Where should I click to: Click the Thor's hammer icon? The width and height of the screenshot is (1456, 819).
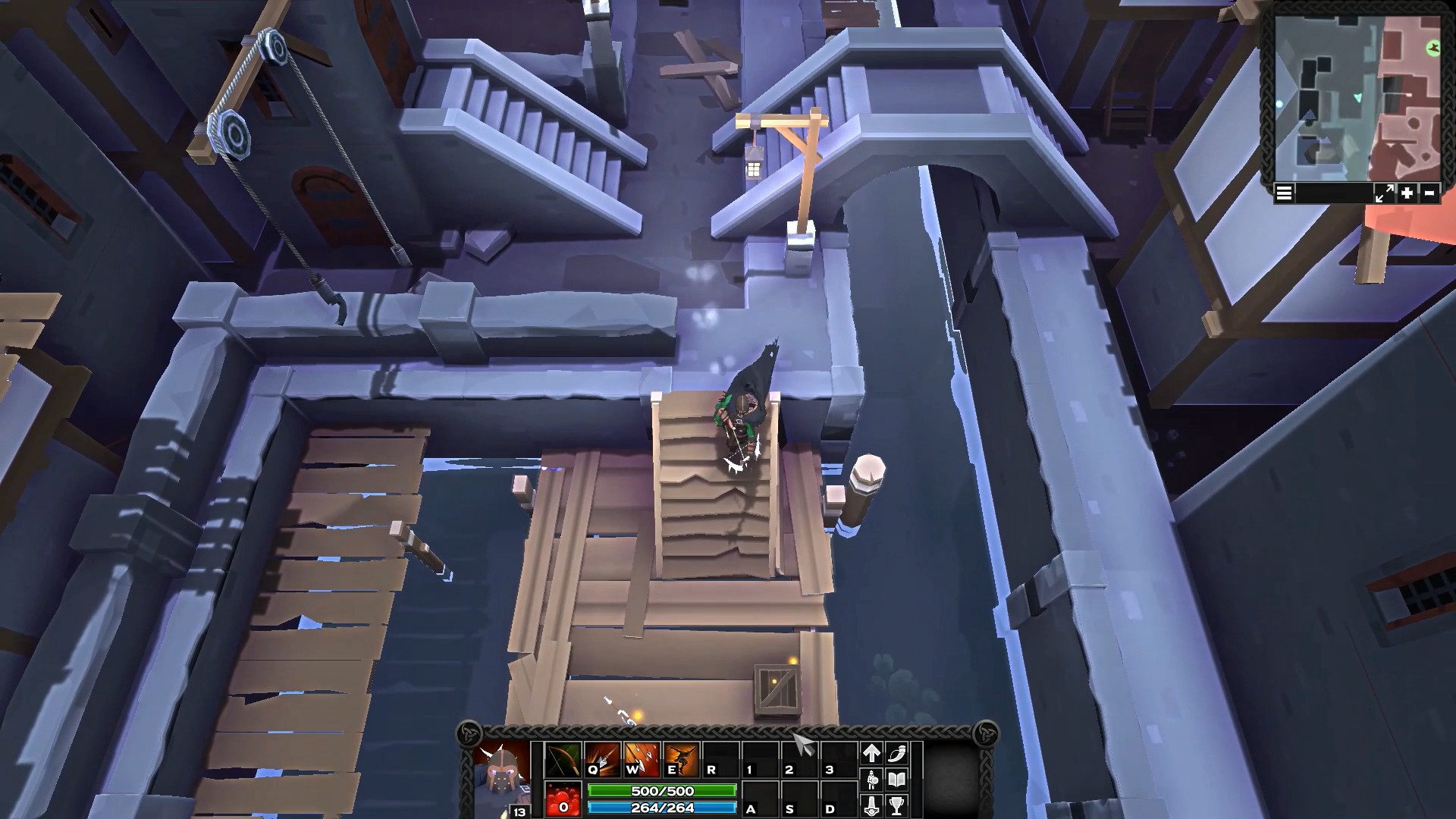(x=871, y=805)
